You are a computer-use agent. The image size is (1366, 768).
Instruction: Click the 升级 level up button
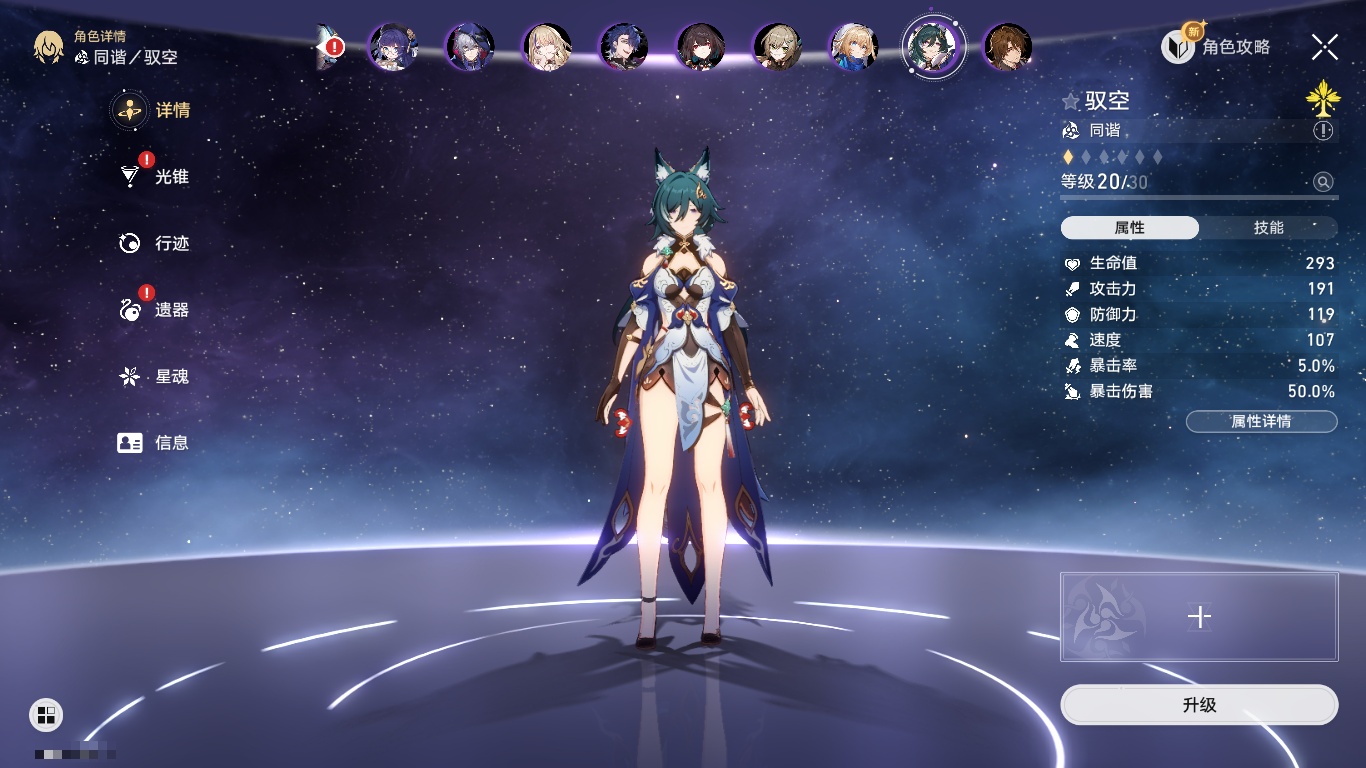[x=1199, y=705]
